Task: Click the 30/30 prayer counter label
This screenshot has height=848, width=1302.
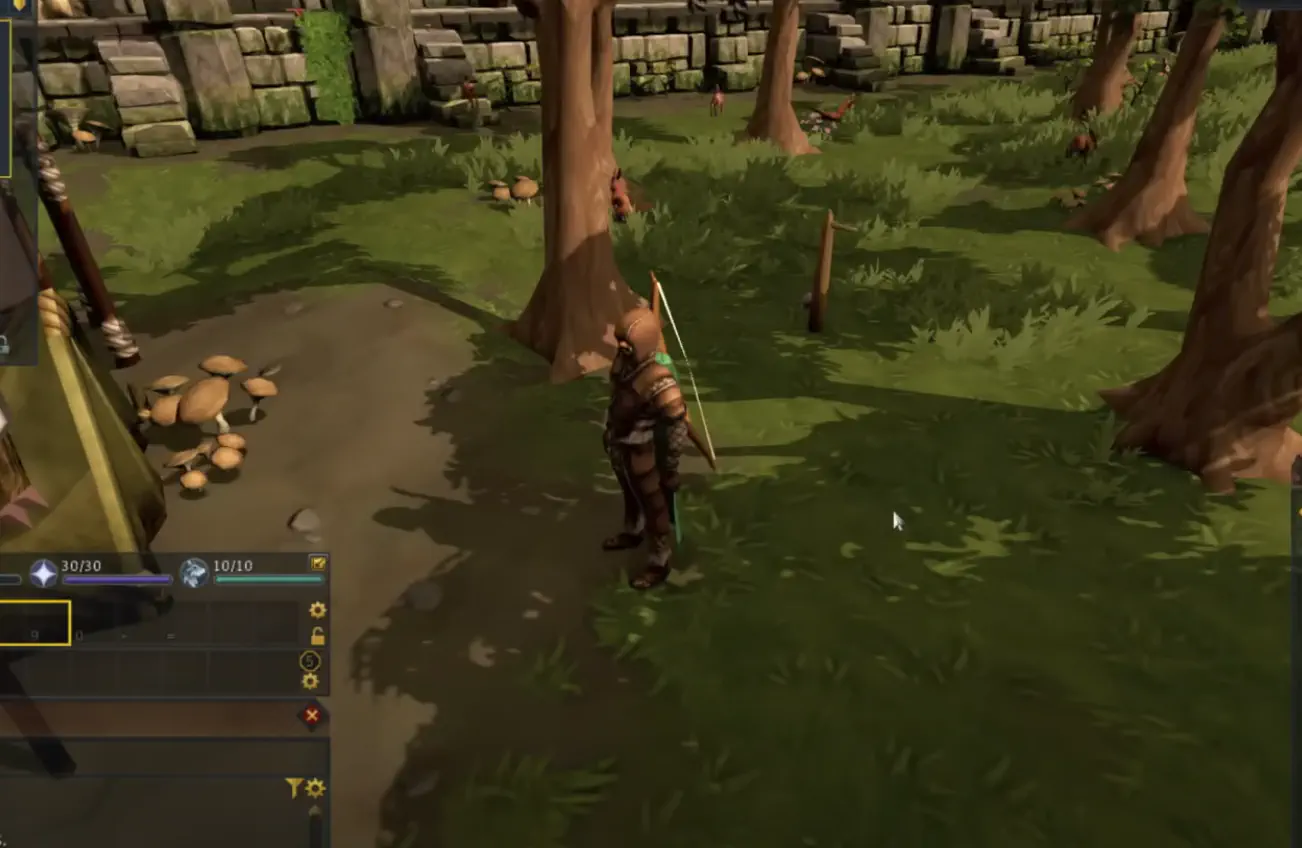Action: click(x=81, y=566)
